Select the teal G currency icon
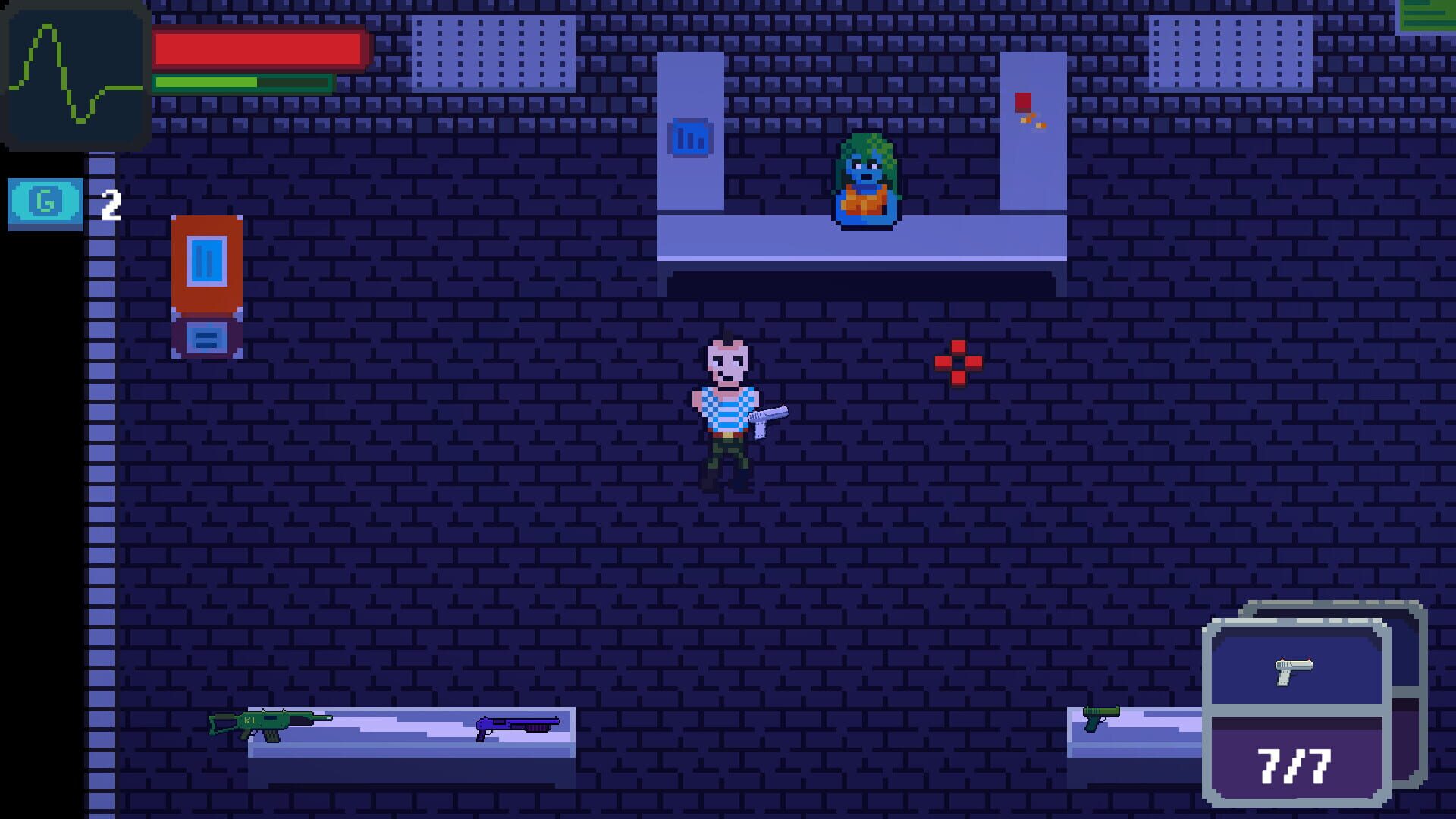 (45, 201)
